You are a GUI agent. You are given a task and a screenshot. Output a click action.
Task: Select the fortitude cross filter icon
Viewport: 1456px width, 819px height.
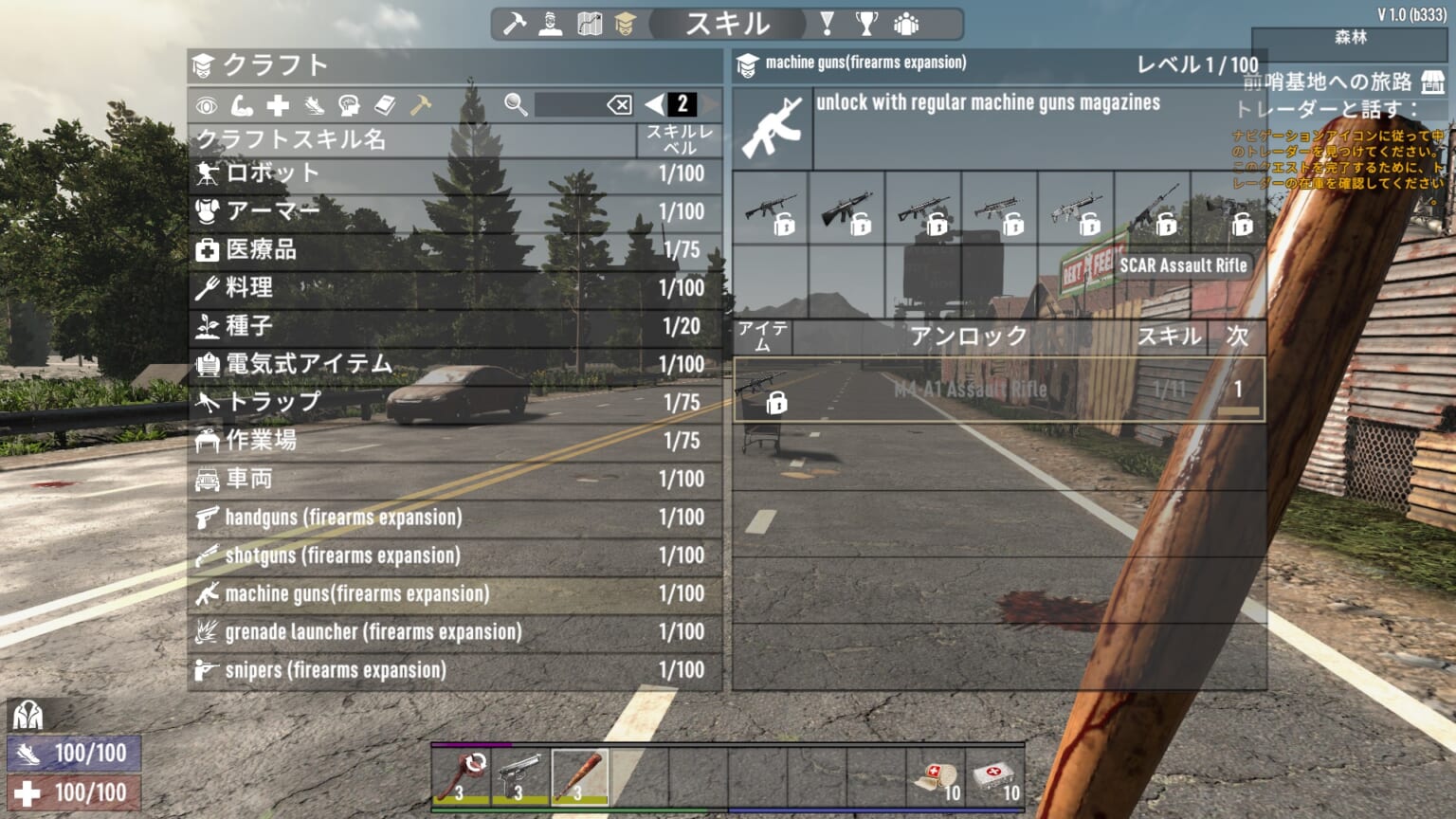(277, 105)
